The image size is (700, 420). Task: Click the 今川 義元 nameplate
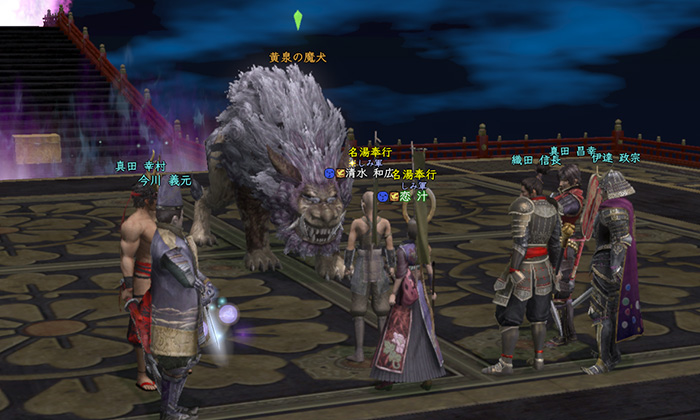click(164, 181)
